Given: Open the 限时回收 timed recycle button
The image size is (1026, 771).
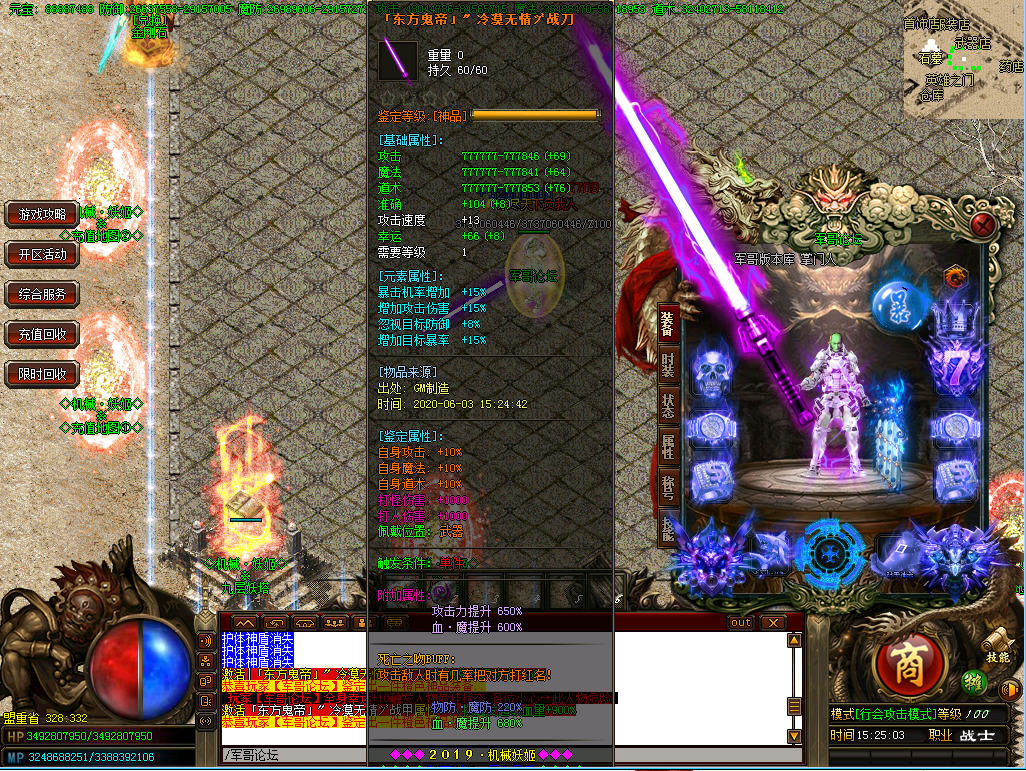Looking at the screenshot, I should coord(42,374).
